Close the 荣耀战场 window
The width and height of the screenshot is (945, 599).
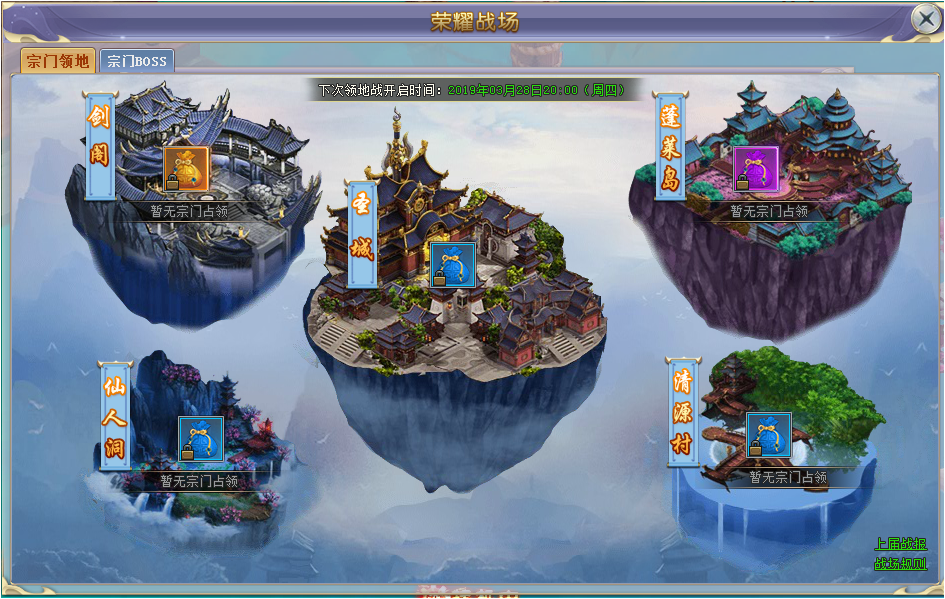click(x=925, y=19)
